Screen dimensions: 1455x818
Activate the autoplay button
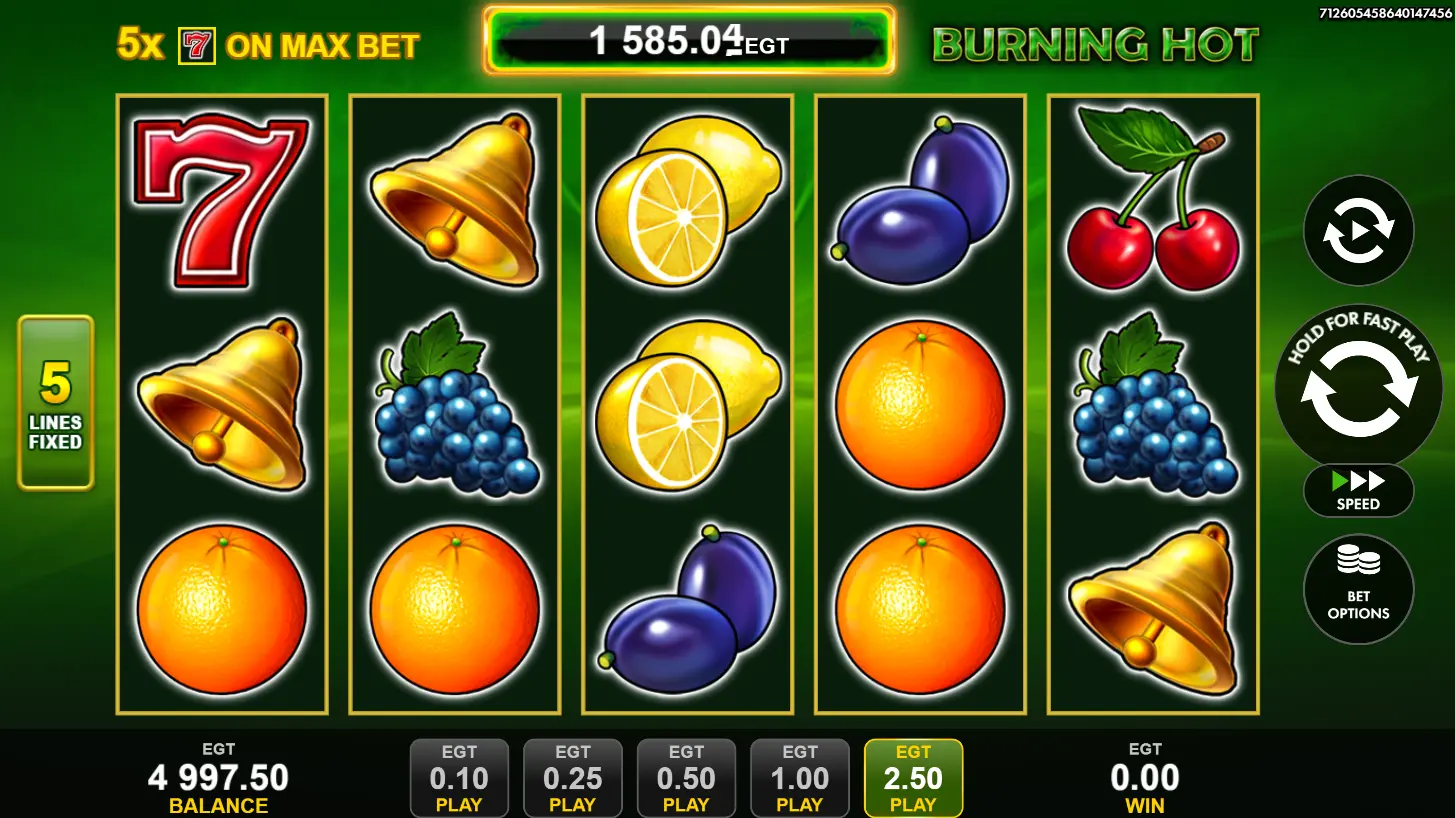click(1358, 231)
